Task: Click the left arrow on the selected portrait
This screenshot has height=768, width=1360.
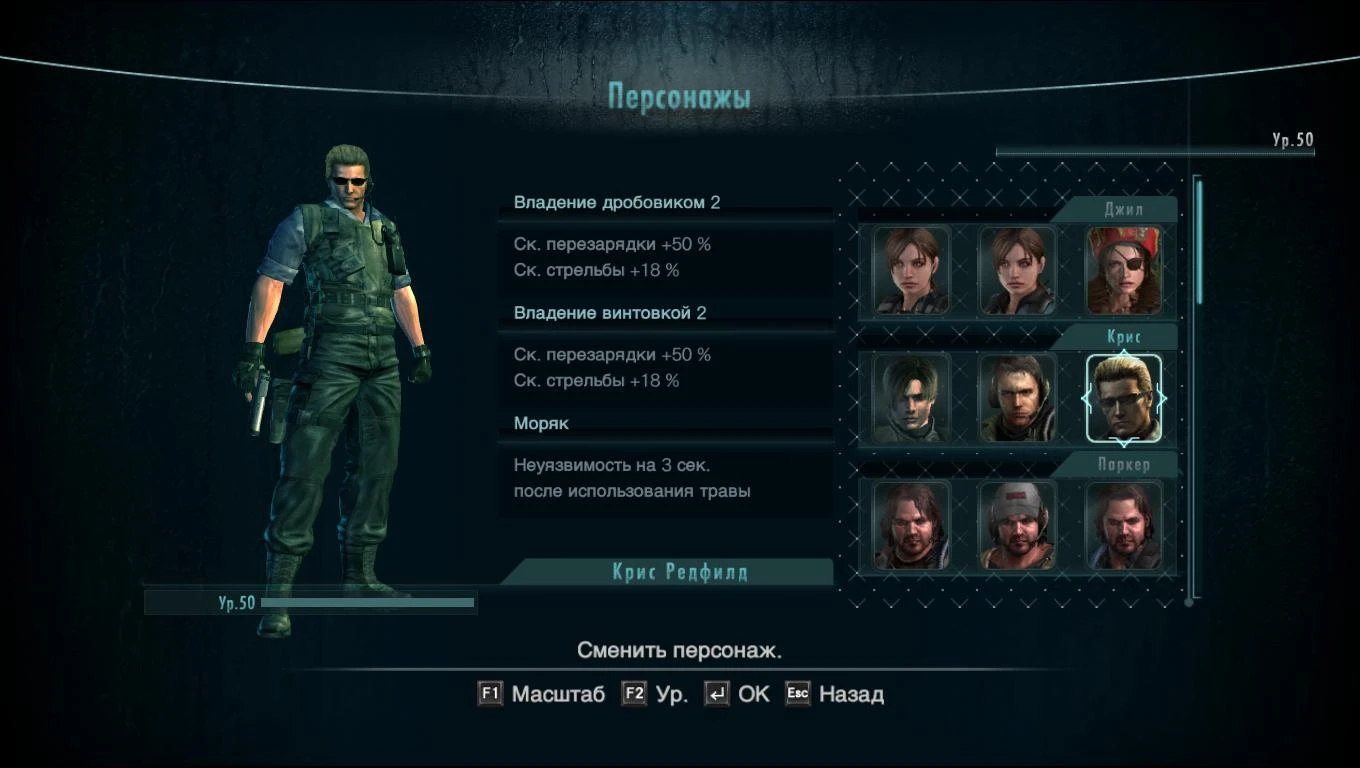Action: tap(1085, 397)
